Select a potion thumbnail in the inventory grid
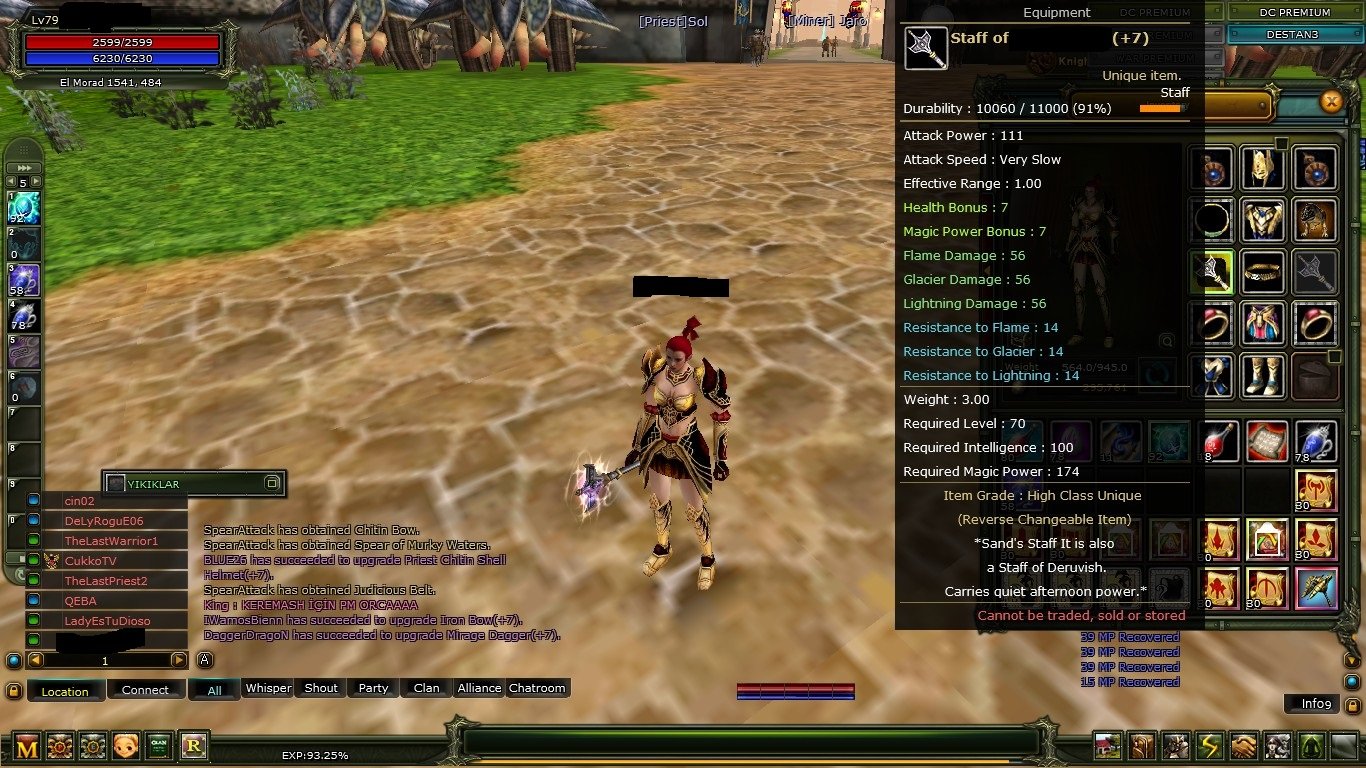This screenshot has width=1366, height=768. 1219,441
